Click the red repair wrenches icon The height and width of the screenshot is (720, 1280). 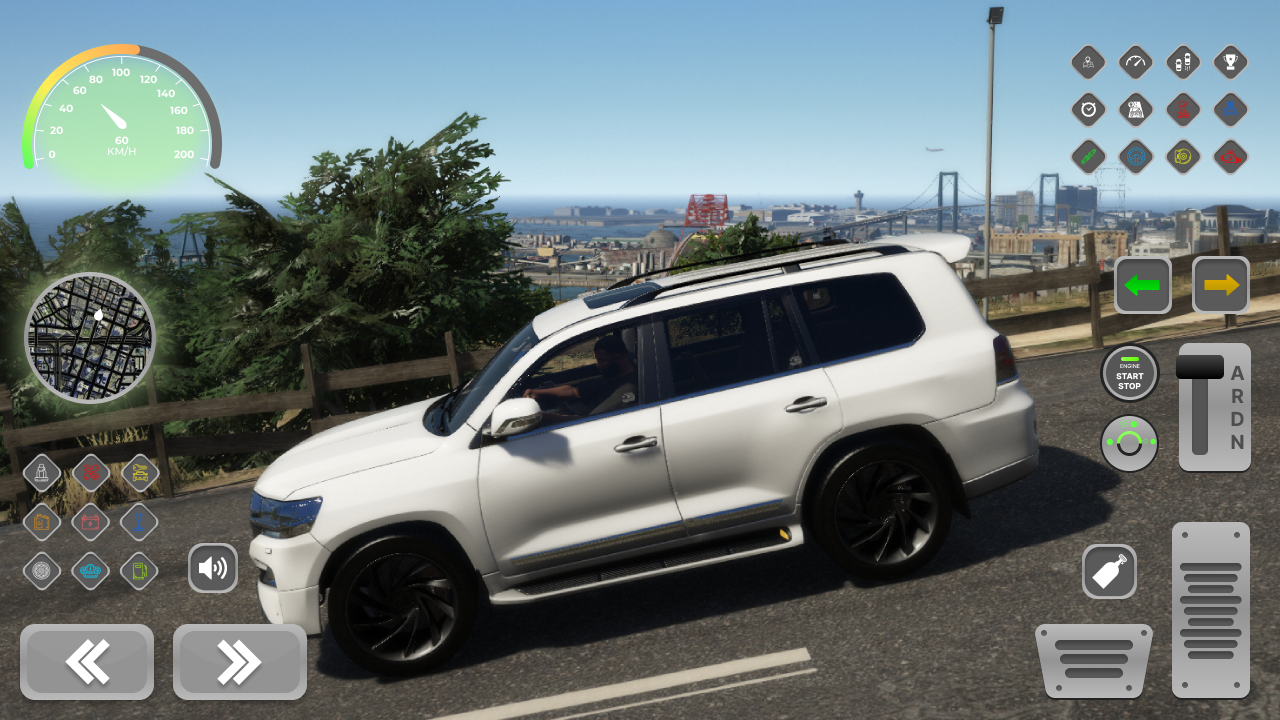coord(90,472)
